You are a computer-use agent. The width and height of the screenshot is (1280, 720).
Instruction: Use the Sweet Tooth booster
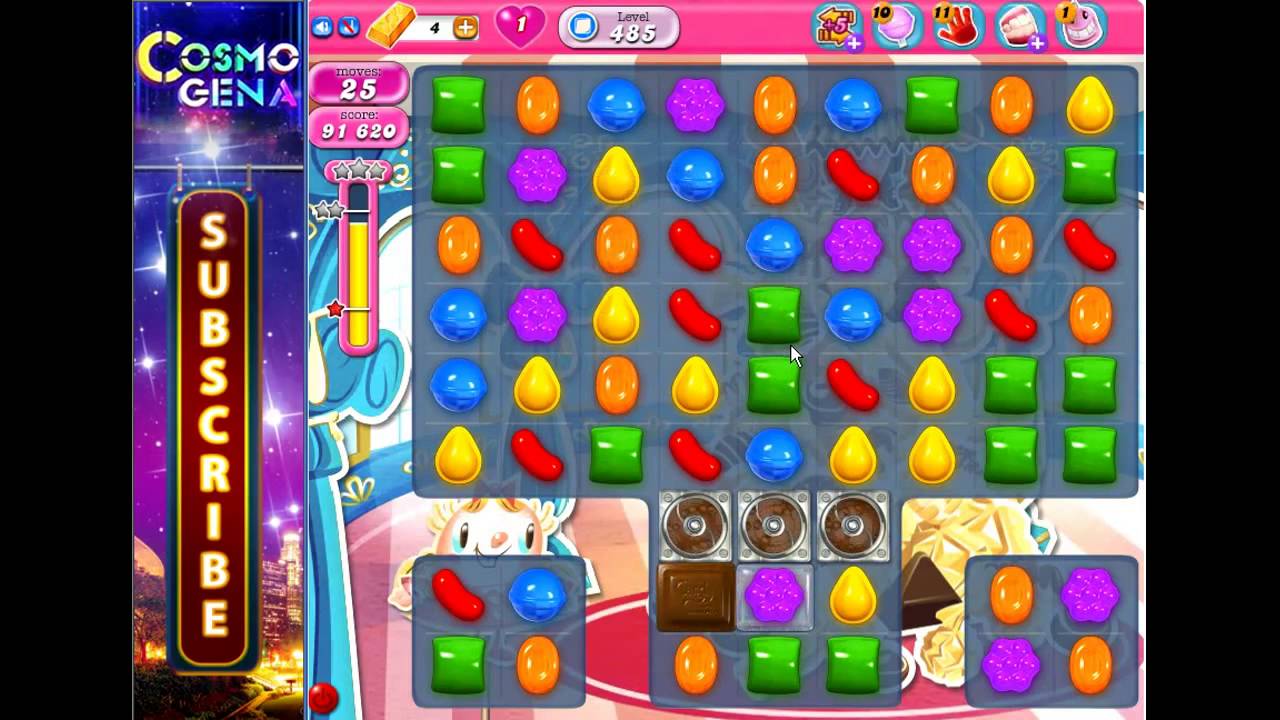point(1020,25)
